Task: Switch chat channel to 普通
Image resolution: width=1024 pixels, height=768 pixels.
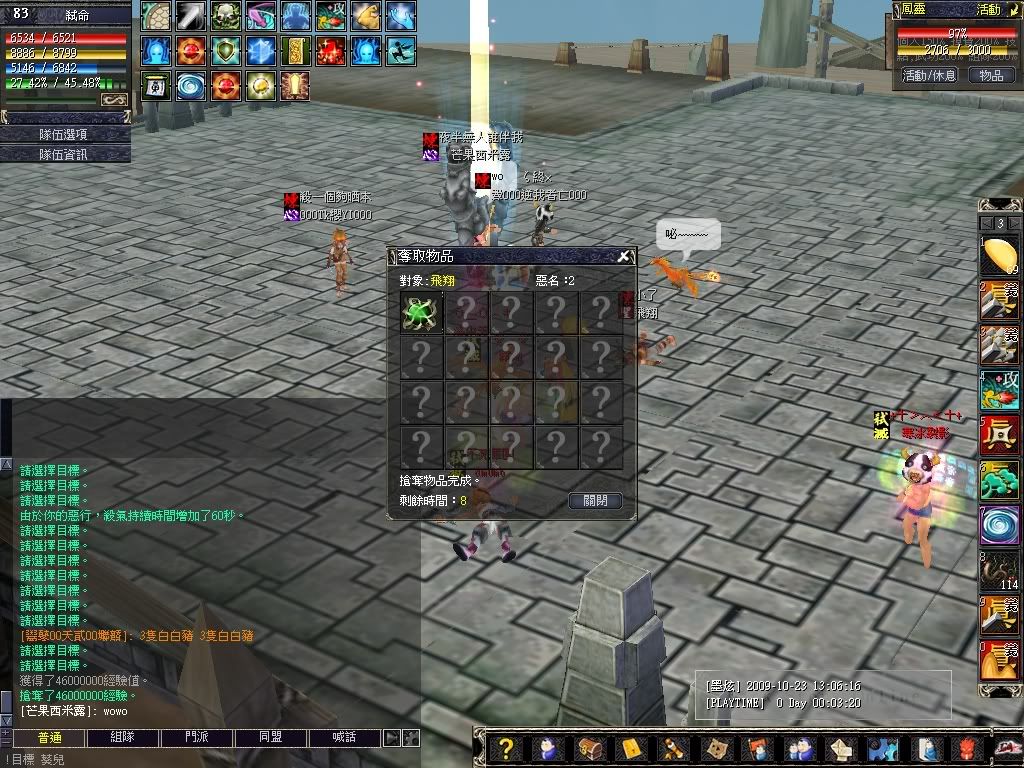Action: coord(50,737)
